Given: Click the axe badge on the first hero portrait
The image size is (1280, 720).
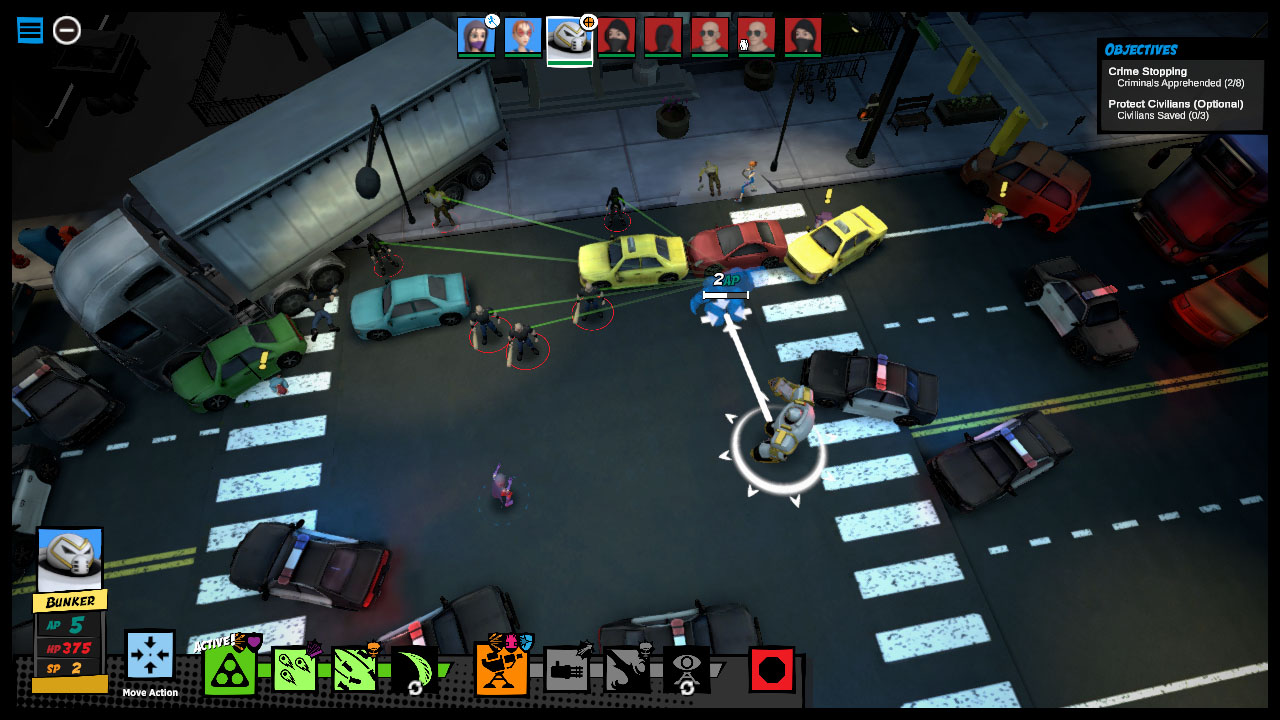Looking at the screenshot, I should (492, 19).
